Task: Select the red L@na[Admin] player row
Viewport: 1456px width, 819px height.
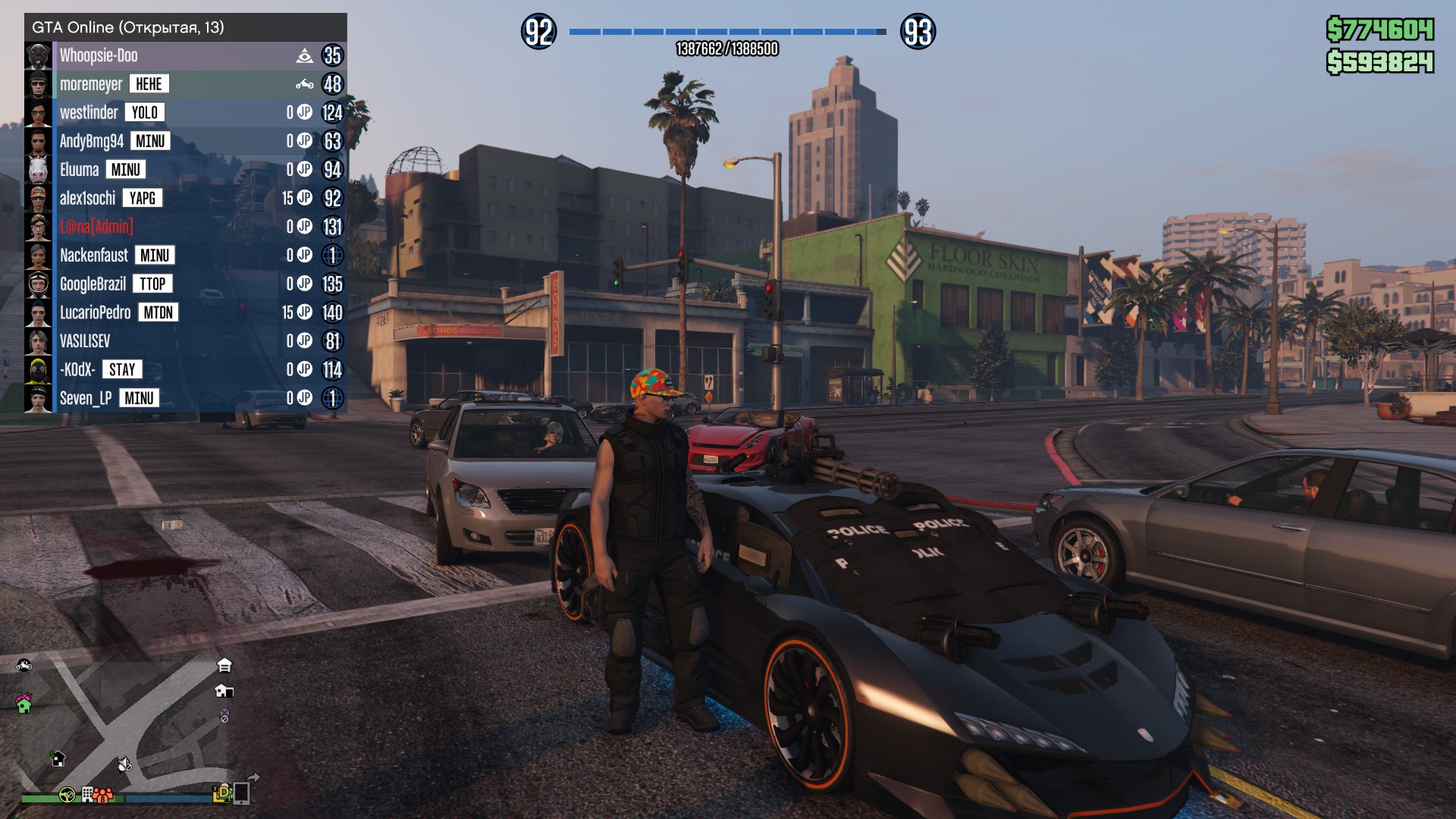Action: 96,227
